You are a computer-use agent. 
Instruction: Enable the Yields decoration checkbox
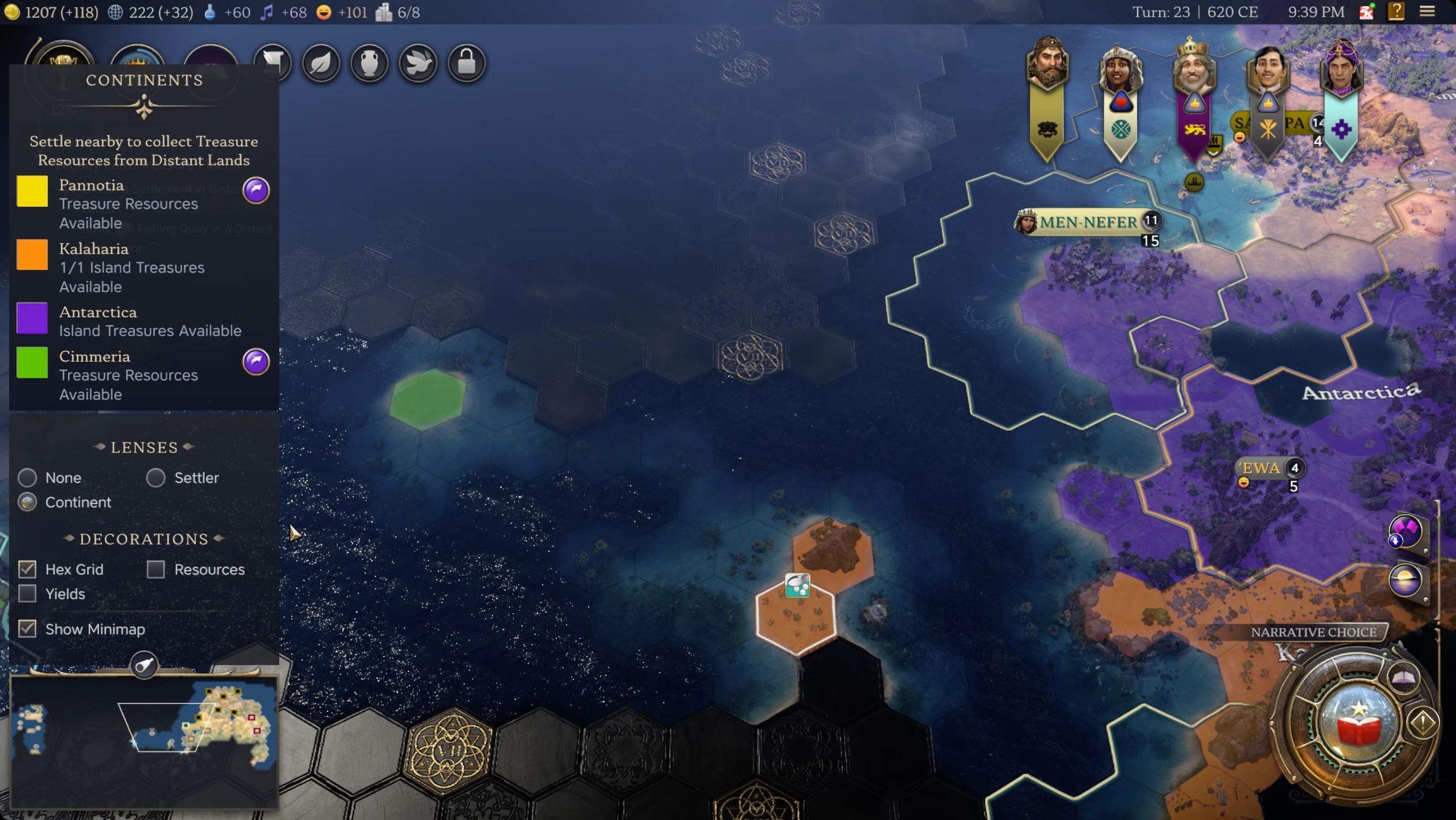(27, 594)
